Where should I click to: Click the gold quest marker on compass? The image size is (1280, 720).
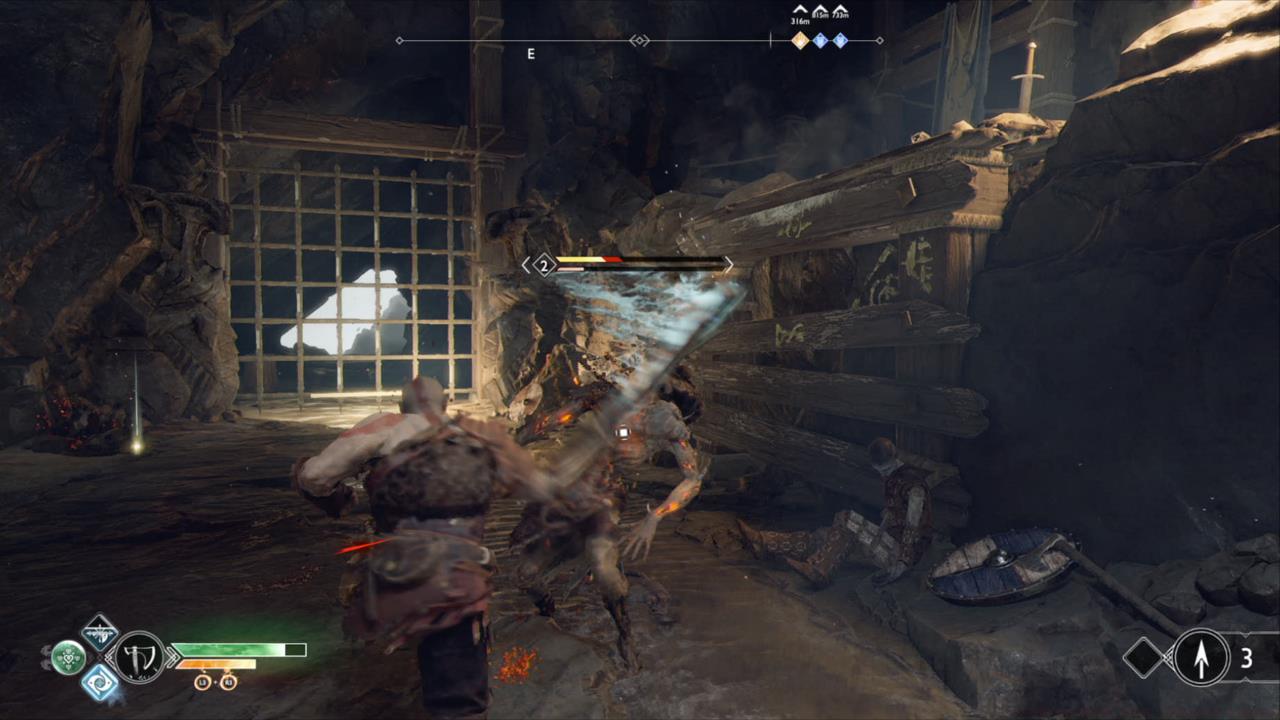800,40
